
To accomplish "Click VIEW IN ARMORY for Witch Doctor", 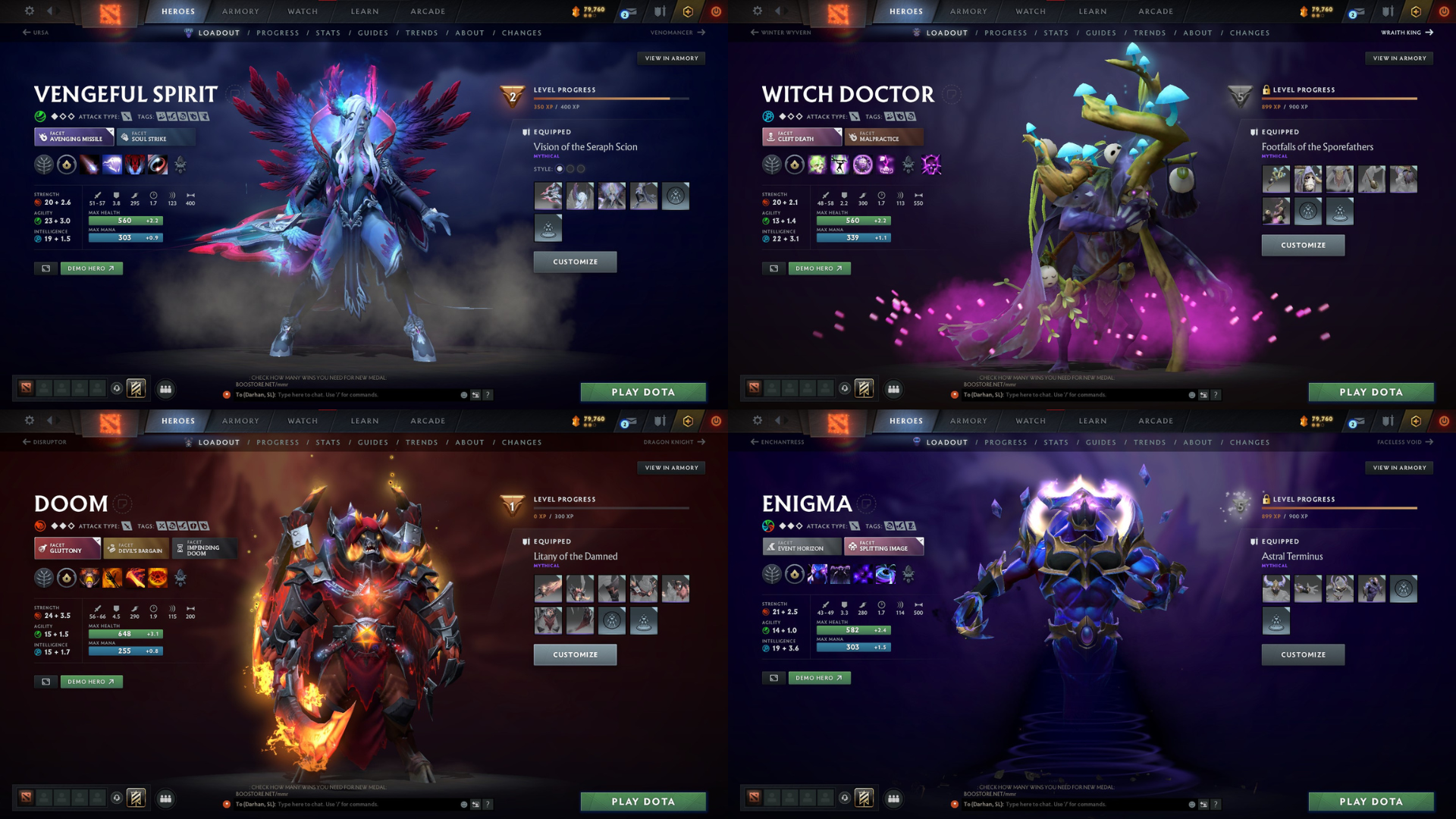I will [1398, 58].
